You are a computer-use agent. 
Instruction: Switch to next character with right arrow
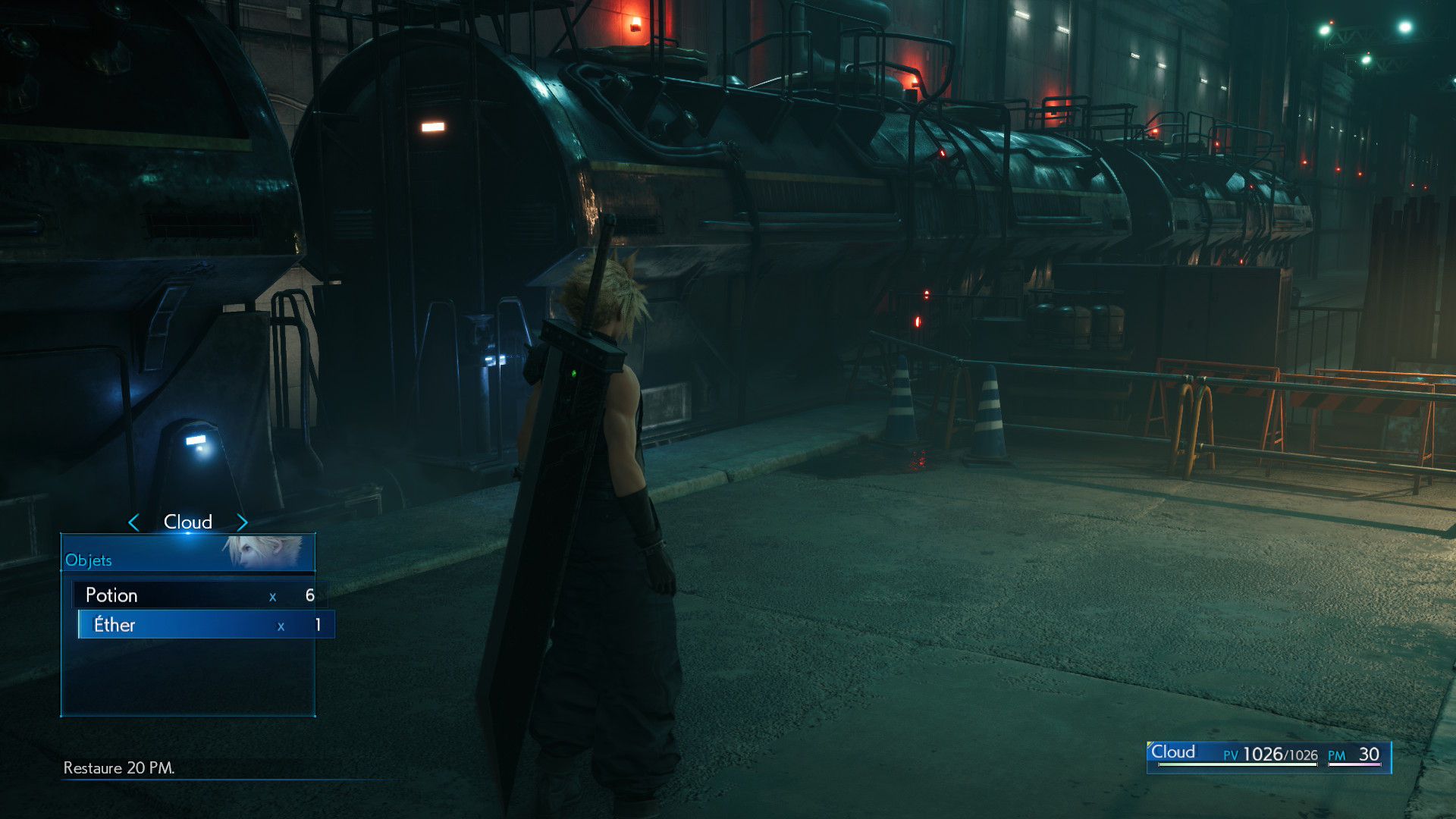pos(242,522)
